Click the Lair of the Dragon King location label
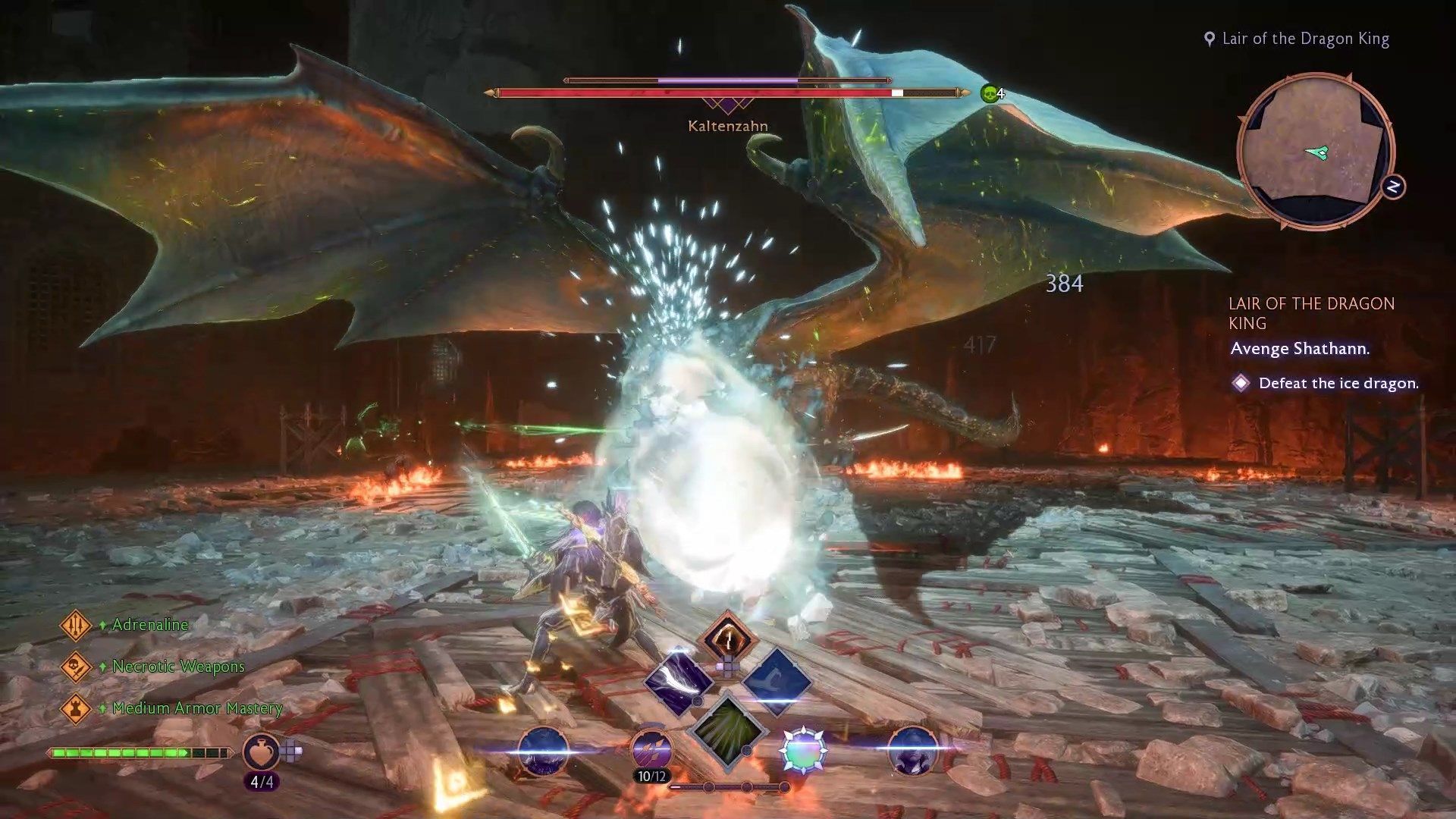The image size is (1456, 819). point(1305,39)
